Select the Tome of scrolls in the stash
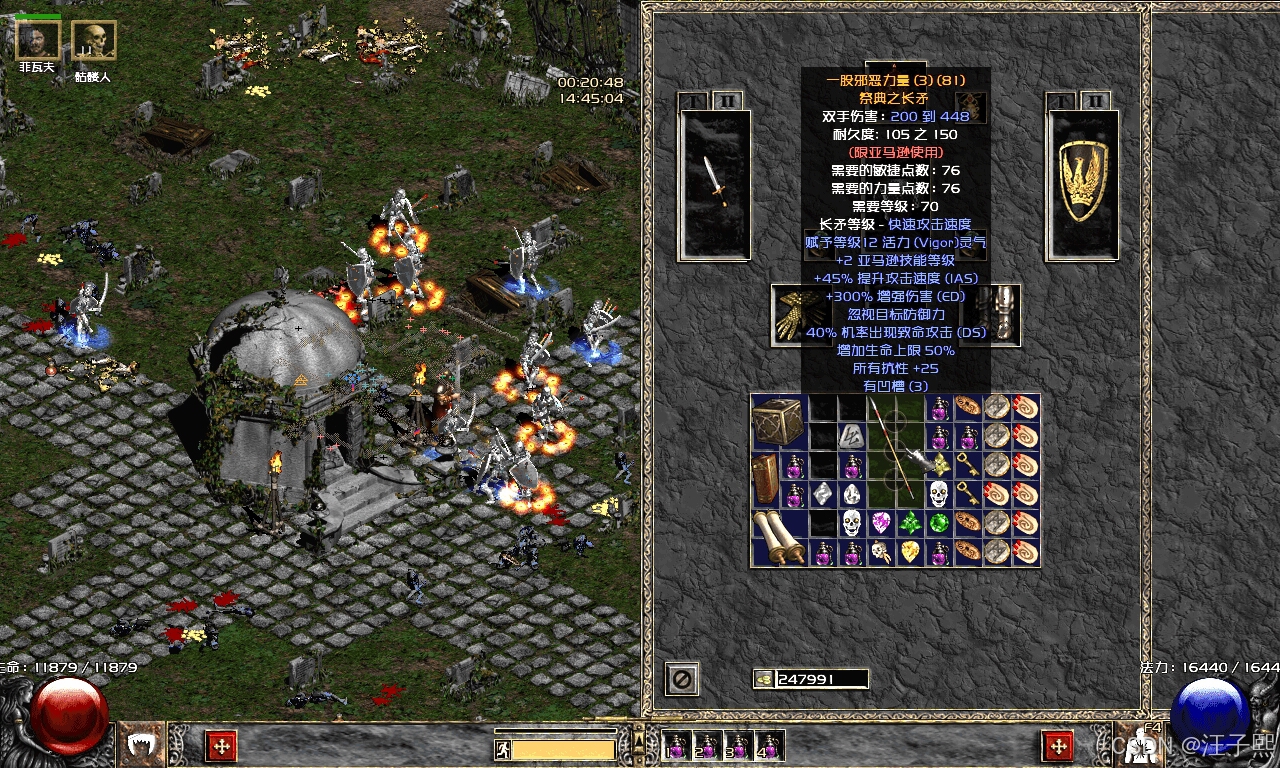Screen dimensions: 1280x768 [x=765, y=479]
